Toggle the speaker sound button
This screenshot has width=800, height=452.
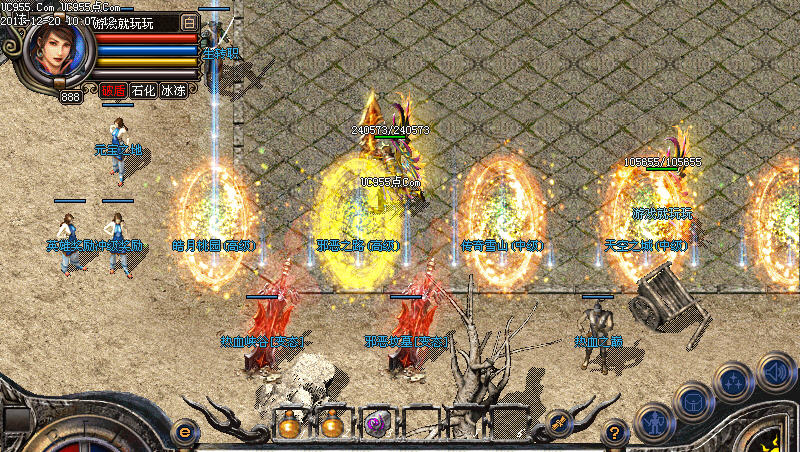775,370
